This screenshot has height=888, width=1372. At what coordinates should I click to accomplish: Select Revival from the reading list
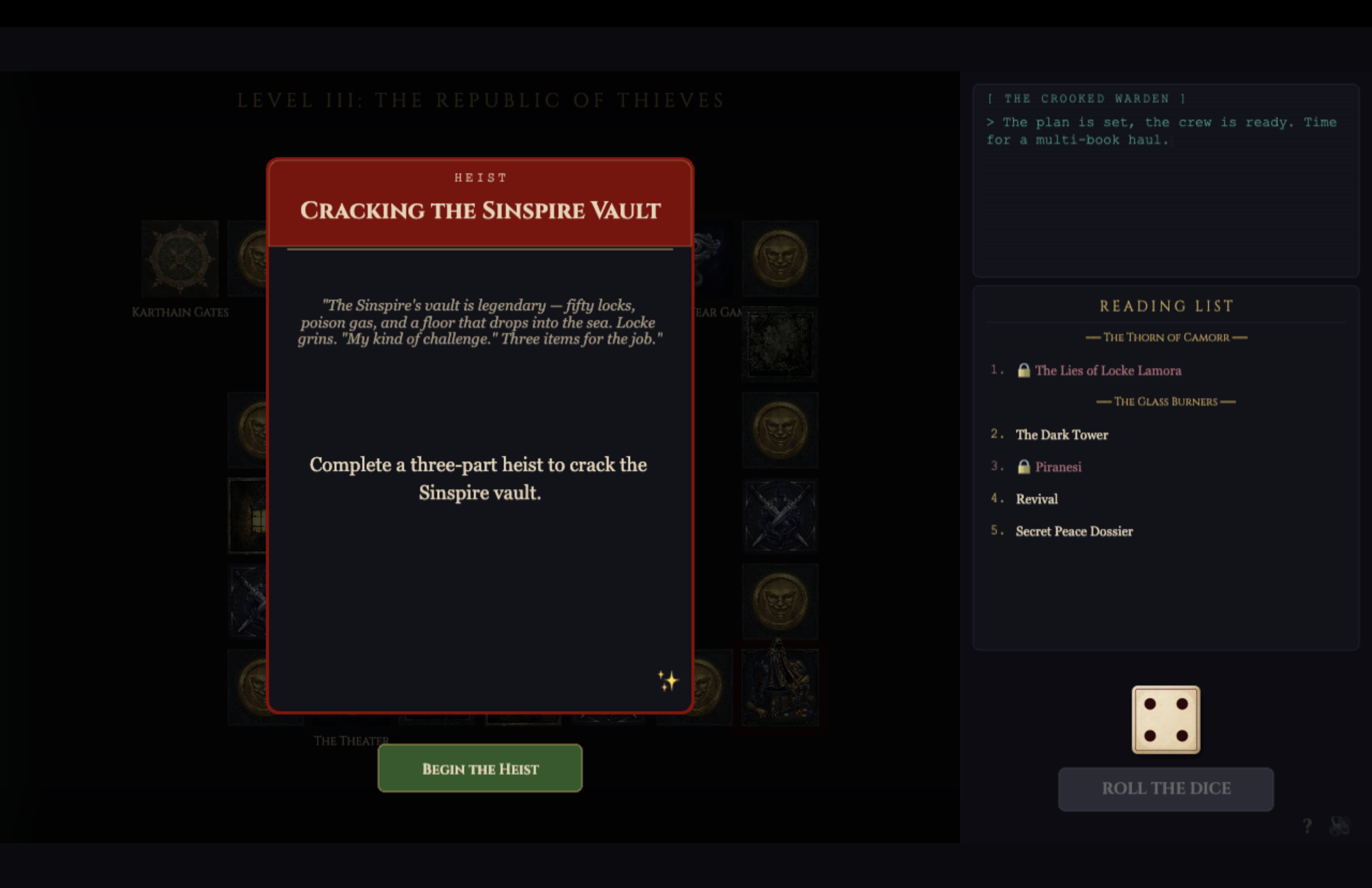coord(1037,499)
